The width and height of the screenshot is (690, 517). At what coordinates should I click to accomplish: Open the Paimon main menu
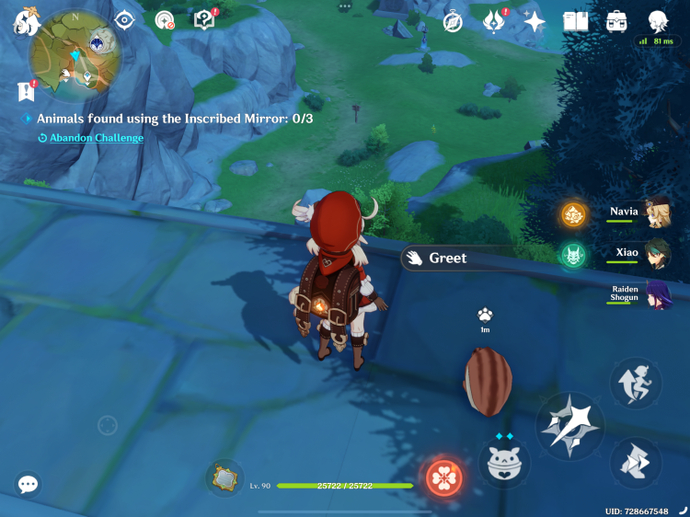click(24, 20)
